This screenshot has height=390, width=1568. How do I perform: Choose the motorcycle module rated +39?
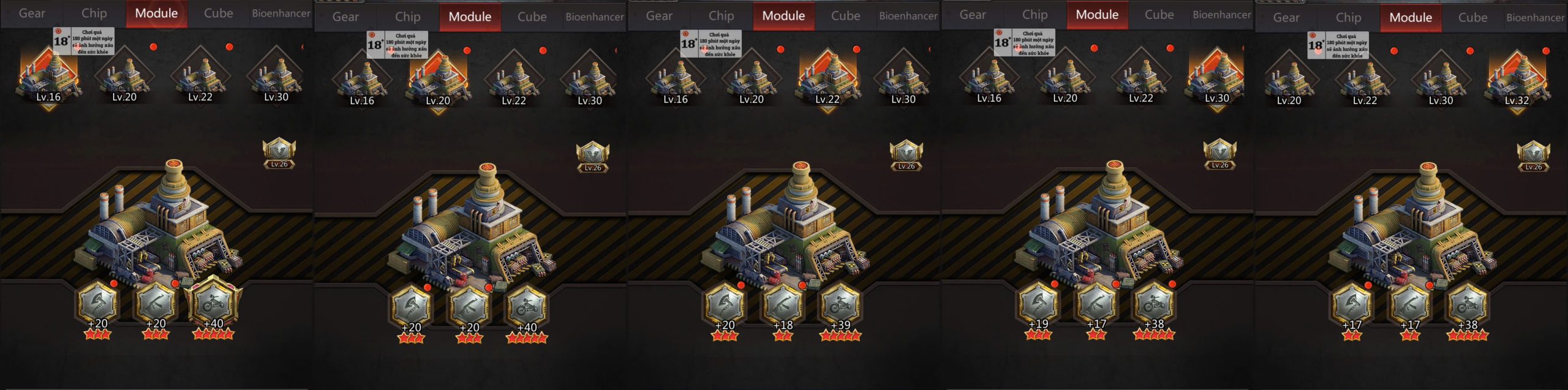pos(840,304)
